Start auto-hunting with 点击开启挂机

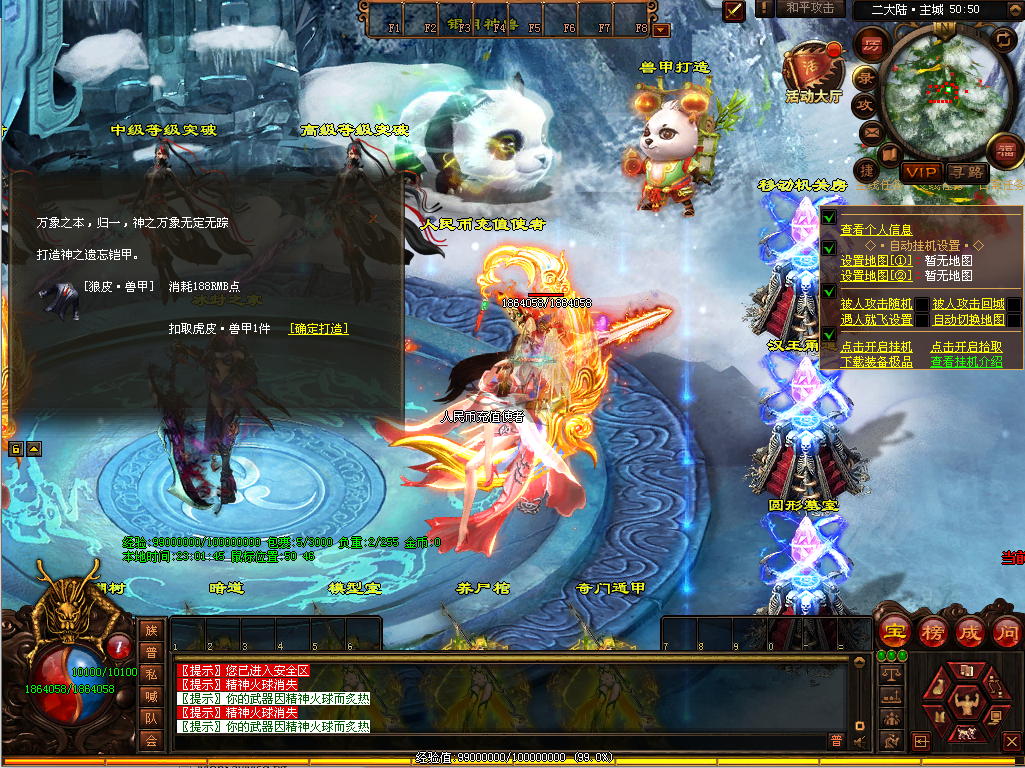(876, 347)
